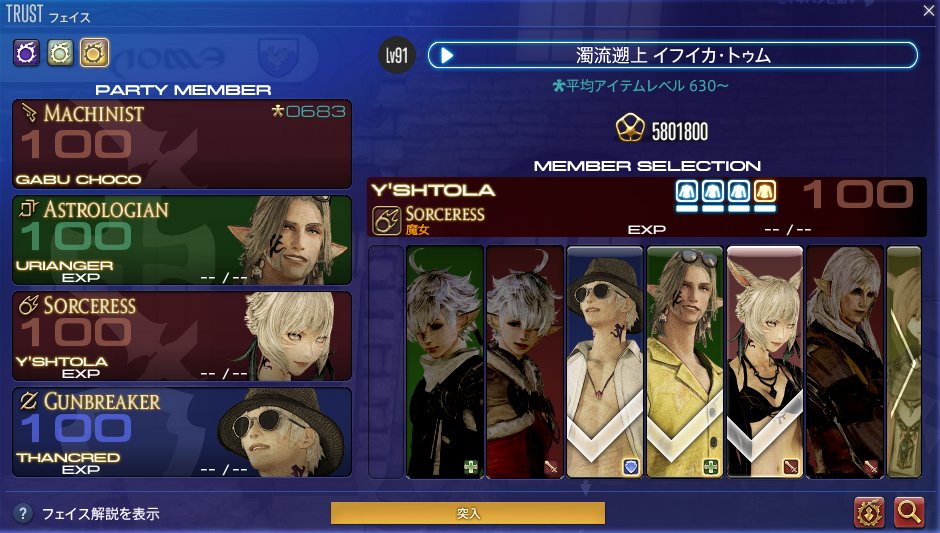940x533 pixels.
Task: Select Urianger's Astrologian party row
Action: (x=182, y=240)
